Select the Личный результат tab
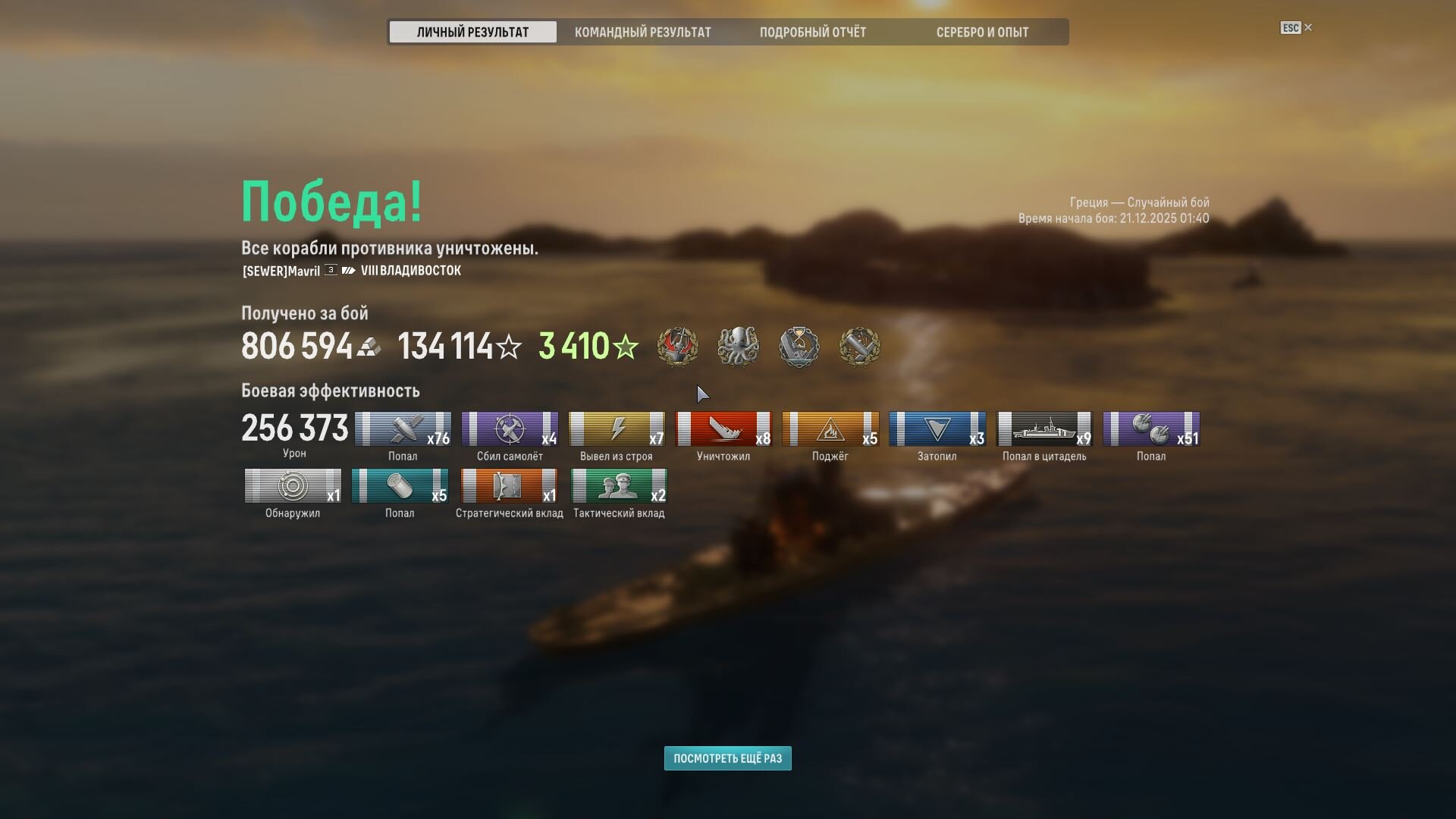Image resolution: width=1456 pixels, height=819 pixels. tap(472, 32)
